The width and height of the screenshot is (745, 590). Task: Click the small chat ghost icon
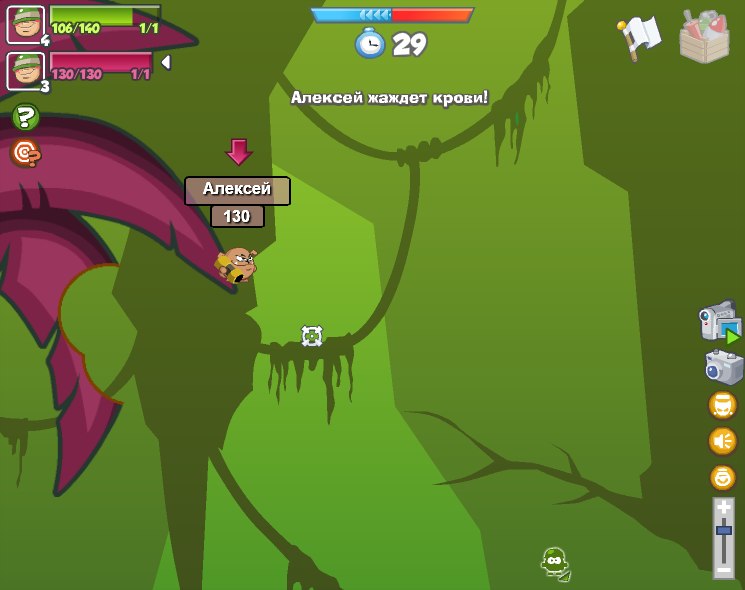coord(555,564)
